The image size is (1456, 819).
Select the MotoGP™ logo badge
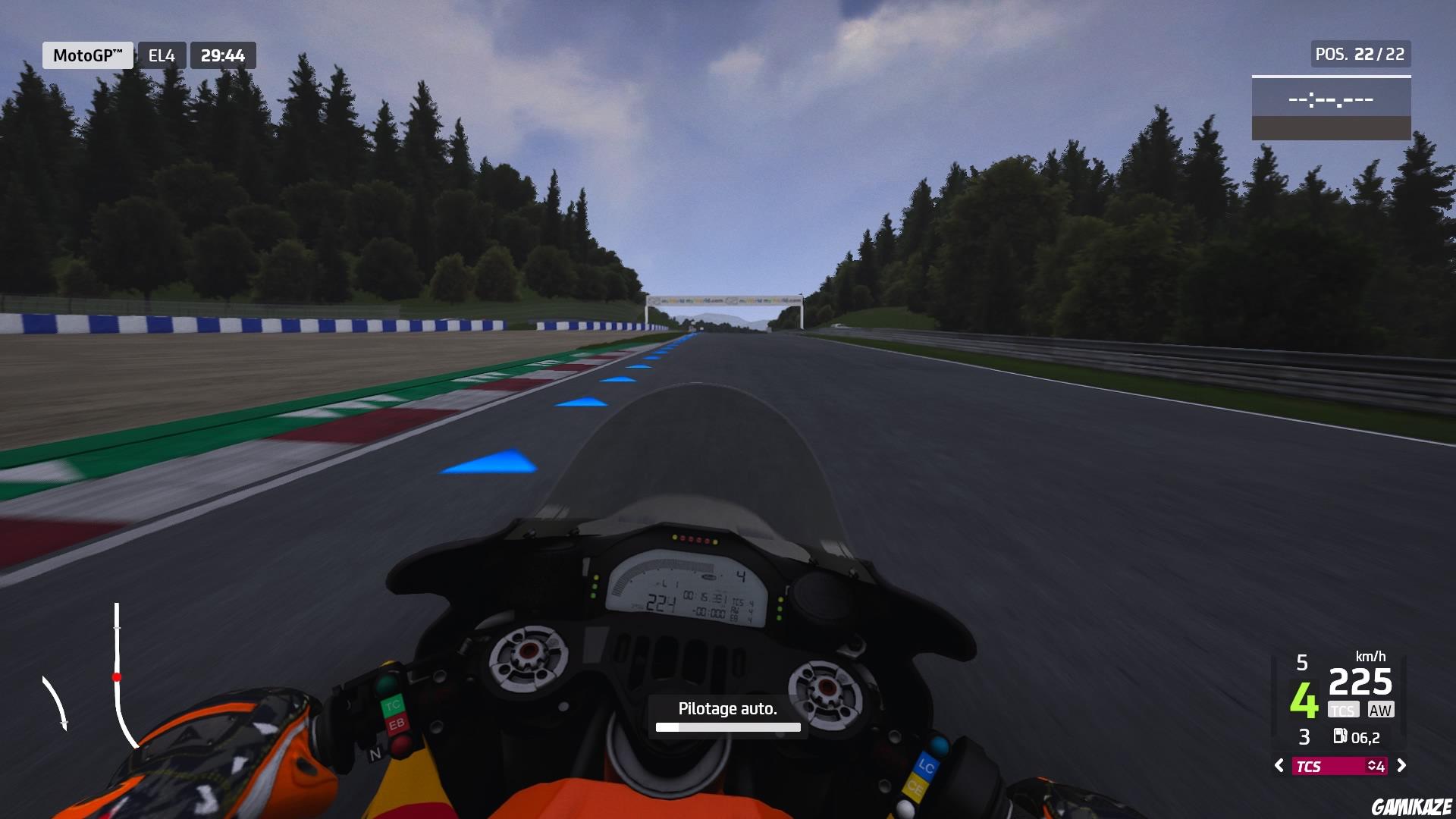pos(86,54)
